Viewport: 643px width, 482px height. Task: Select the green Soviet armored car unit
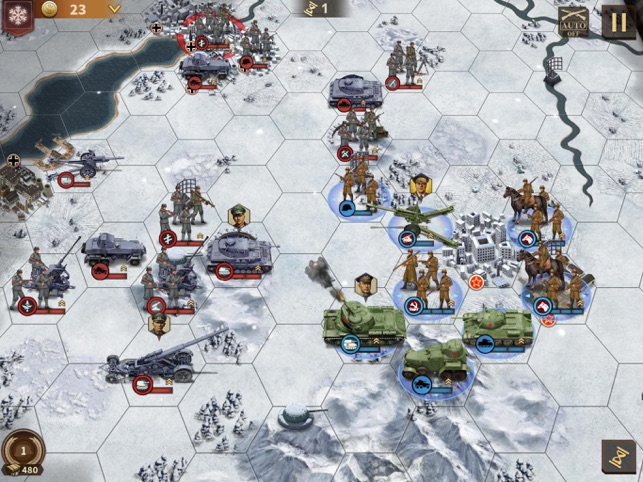(435, 363)
